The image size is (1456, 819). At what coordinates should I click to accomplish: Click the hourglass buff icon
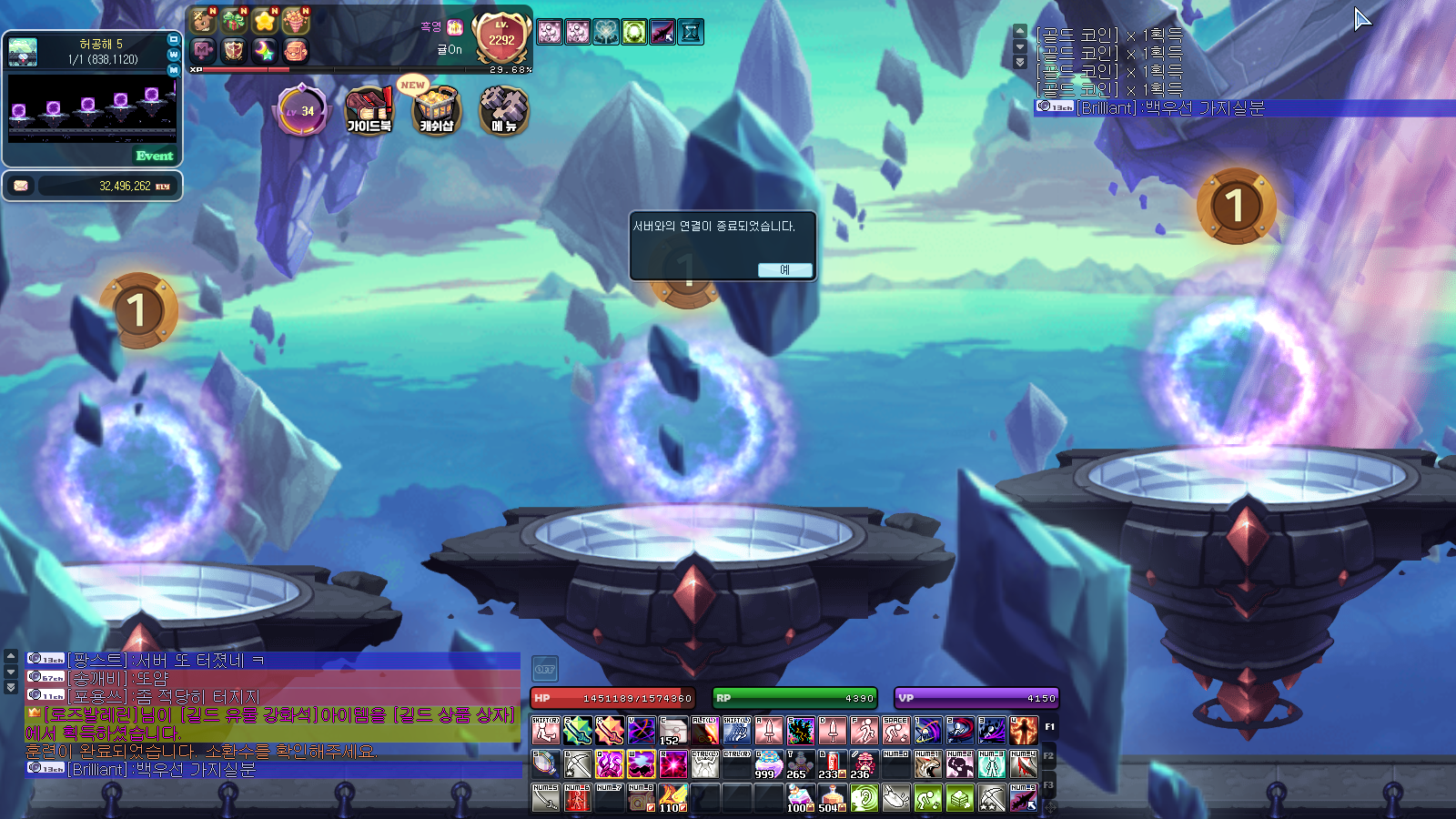pos(691,32)
